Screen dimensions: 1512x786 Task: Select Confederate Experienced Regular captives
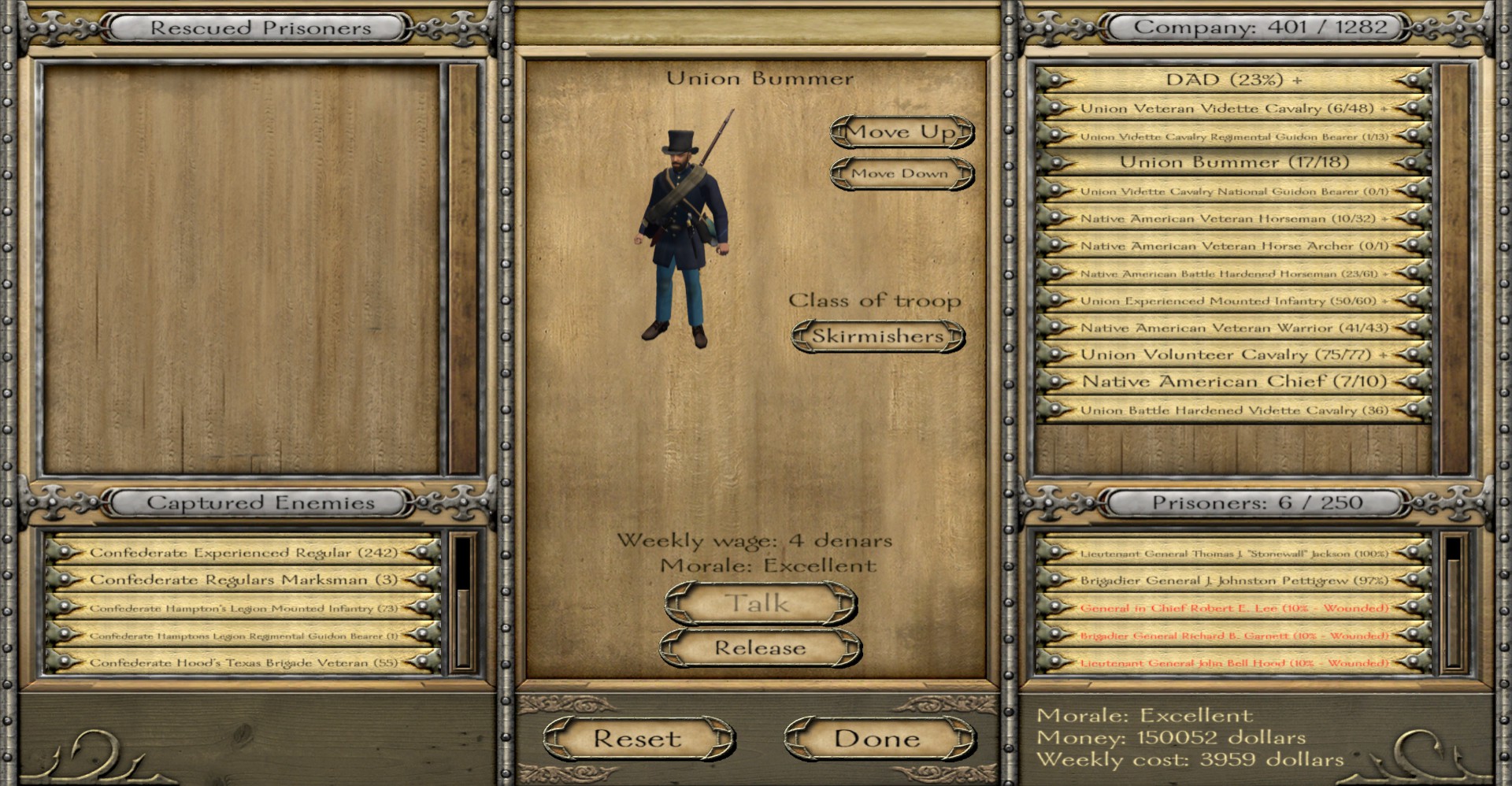243,553
